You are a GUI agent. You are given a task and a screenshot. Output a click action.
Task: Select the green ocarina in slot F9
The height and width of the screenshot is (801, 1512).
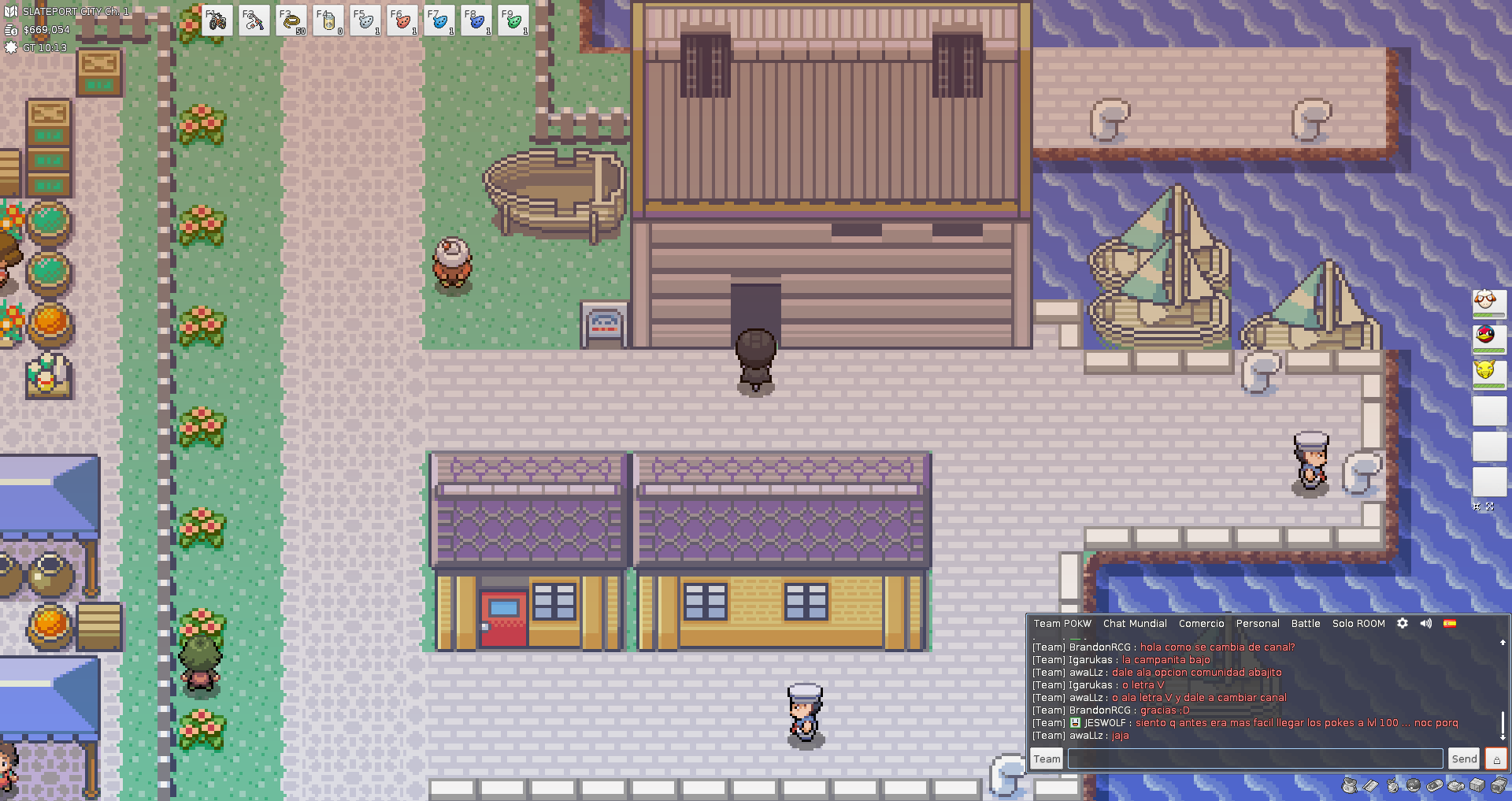pyautogui.click(x=513, y=21)
